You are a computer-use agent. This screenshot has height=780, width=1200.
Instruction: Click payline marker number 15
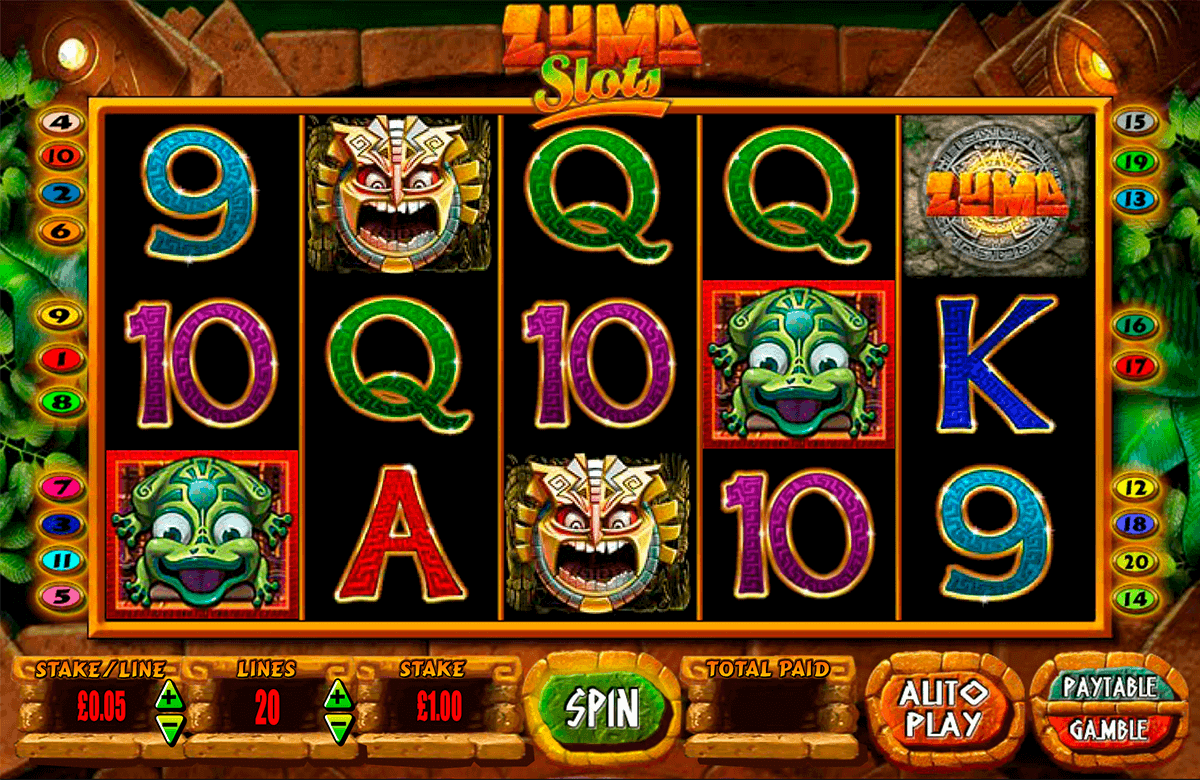1135,123
